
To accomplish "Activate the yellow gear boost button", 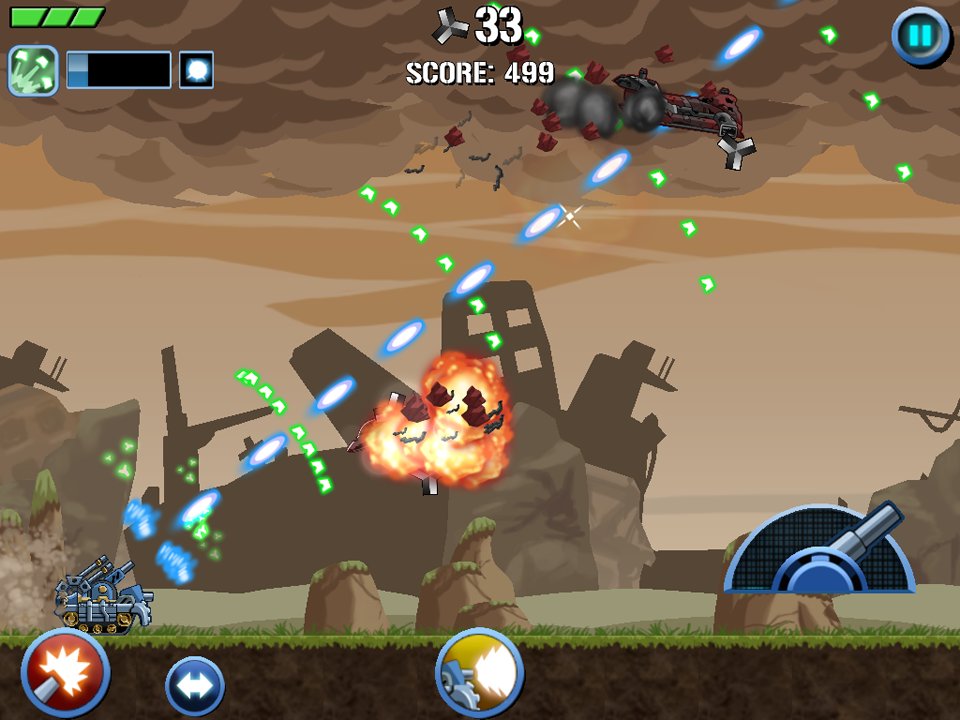I will [x=480, y=673].
